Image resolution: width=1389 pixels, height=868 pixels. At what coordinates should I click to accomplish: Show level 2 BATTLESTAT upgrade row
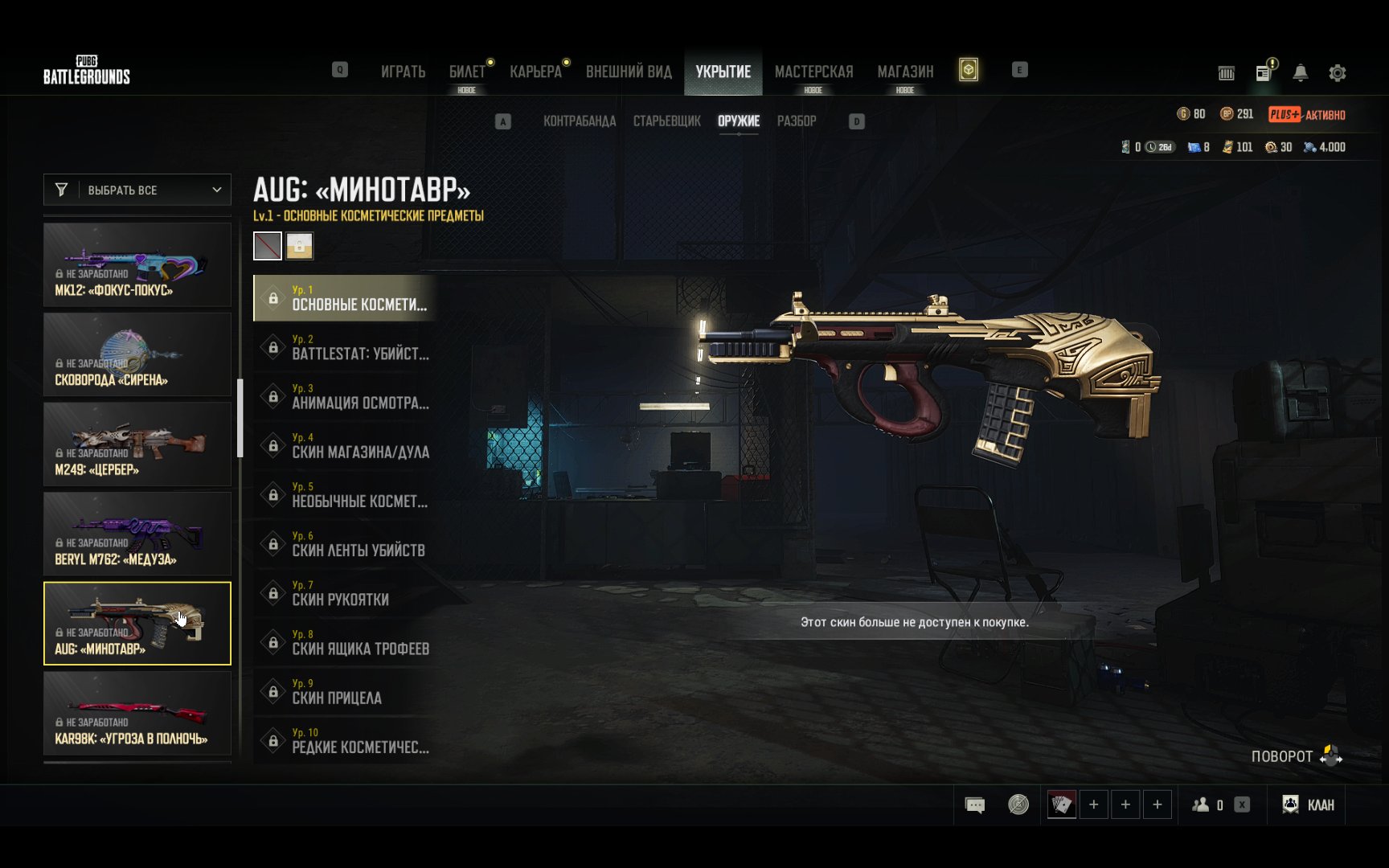346,347
